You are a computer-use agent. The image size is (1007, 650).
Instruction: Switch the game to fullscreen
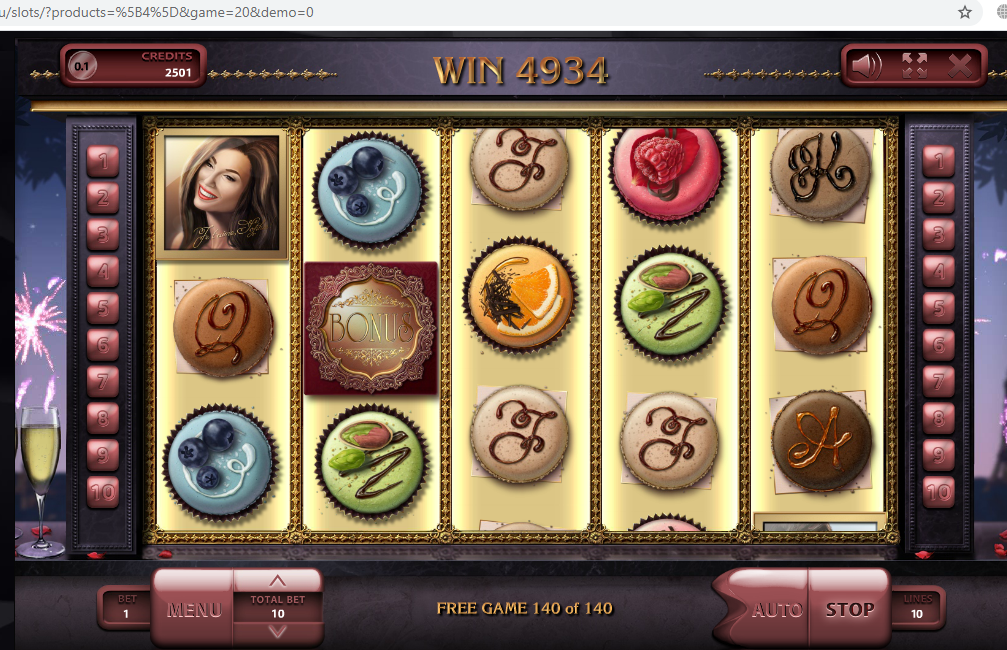click(x=914, y=66)
